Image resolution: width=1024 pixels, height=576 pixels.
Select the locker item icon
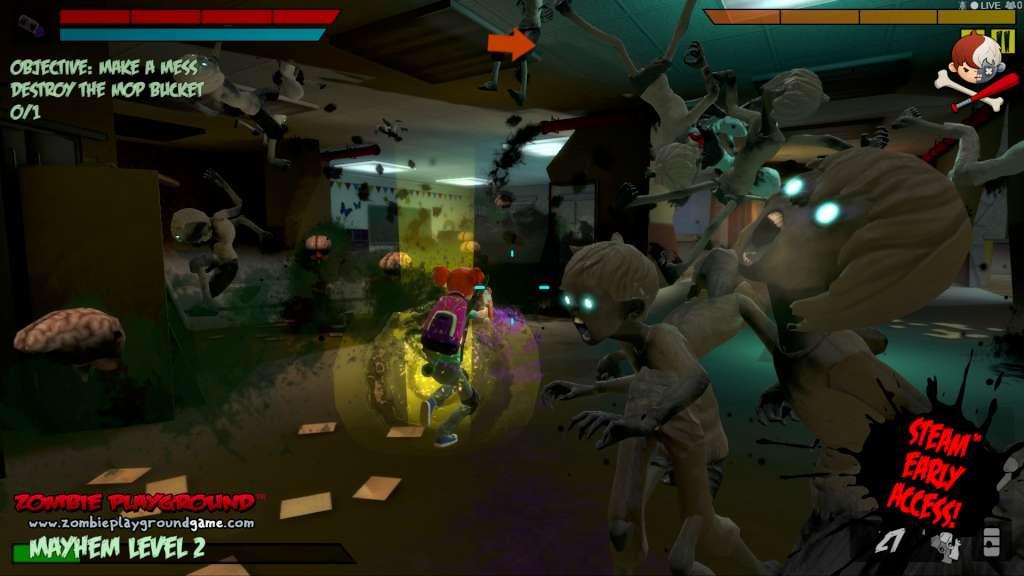tap(991, 541)
